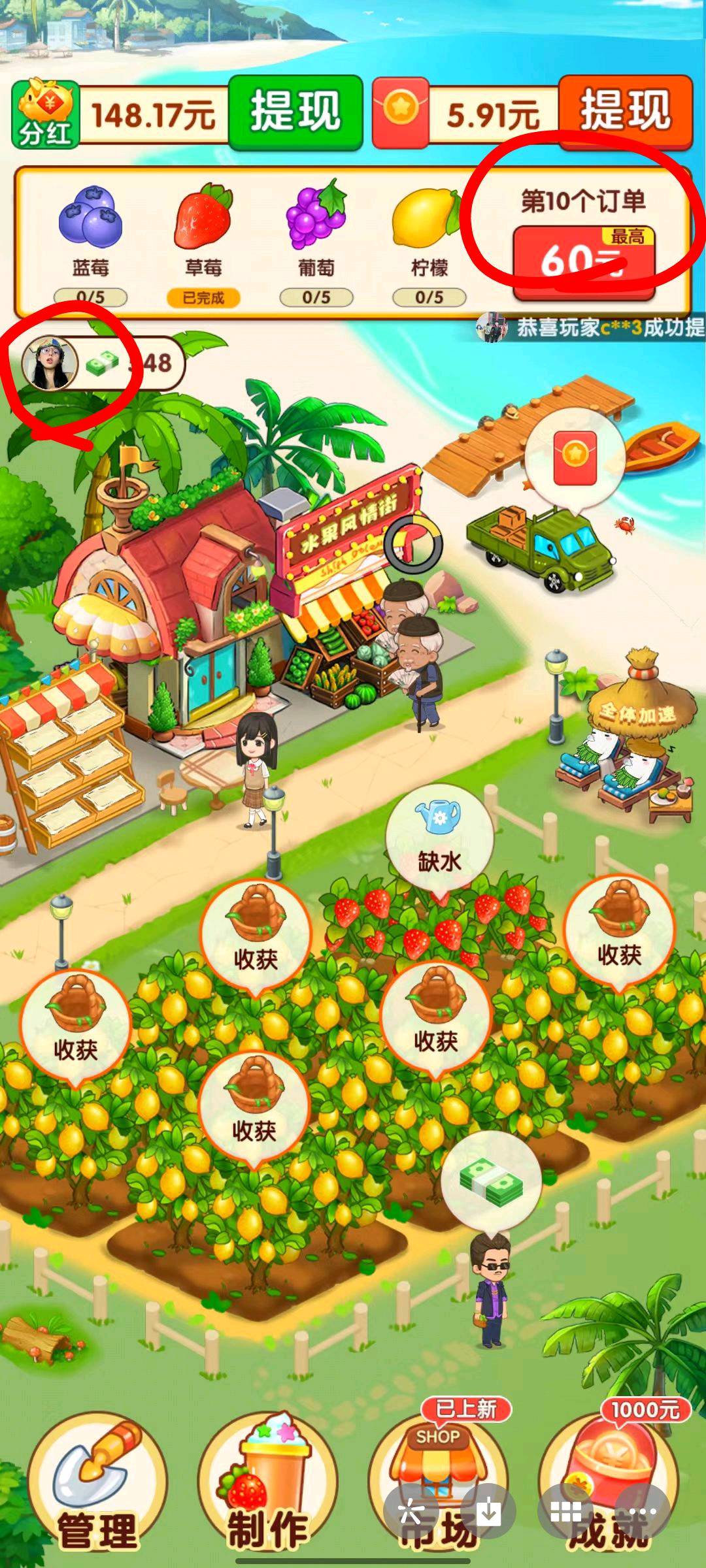Image resolution: width=706 pixels, height=1568 pixels.
Task: Tap the green 提现 withdraw button
Action: pyautogui.click(x=295, y=112)
